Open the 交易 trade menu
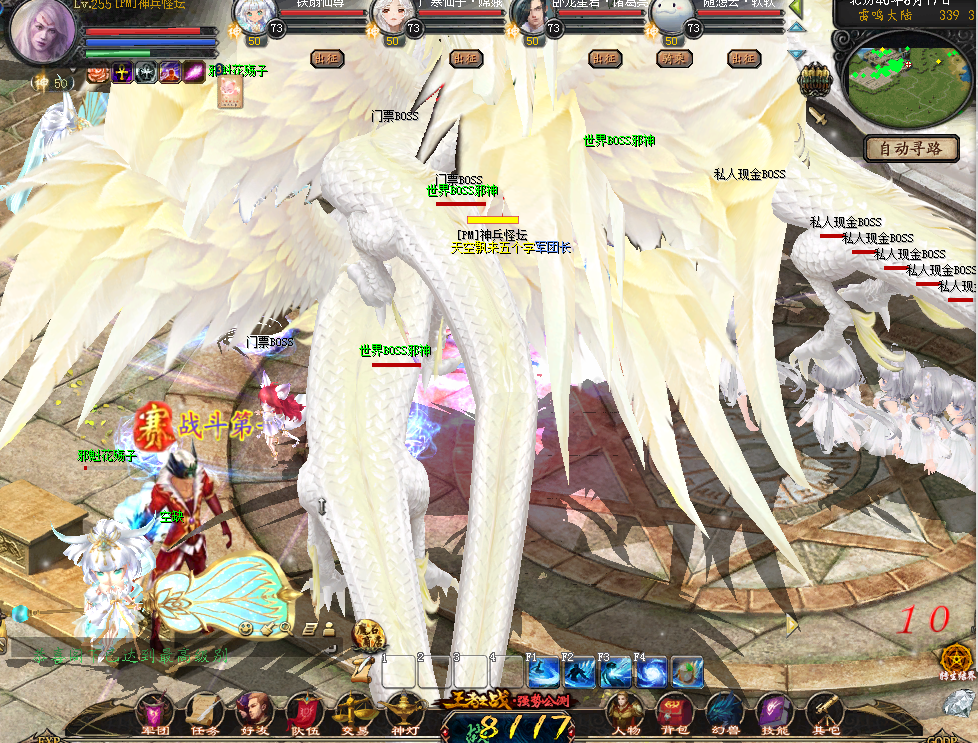The height and width of the screenshot is (743, 978). tap(355, 712)
